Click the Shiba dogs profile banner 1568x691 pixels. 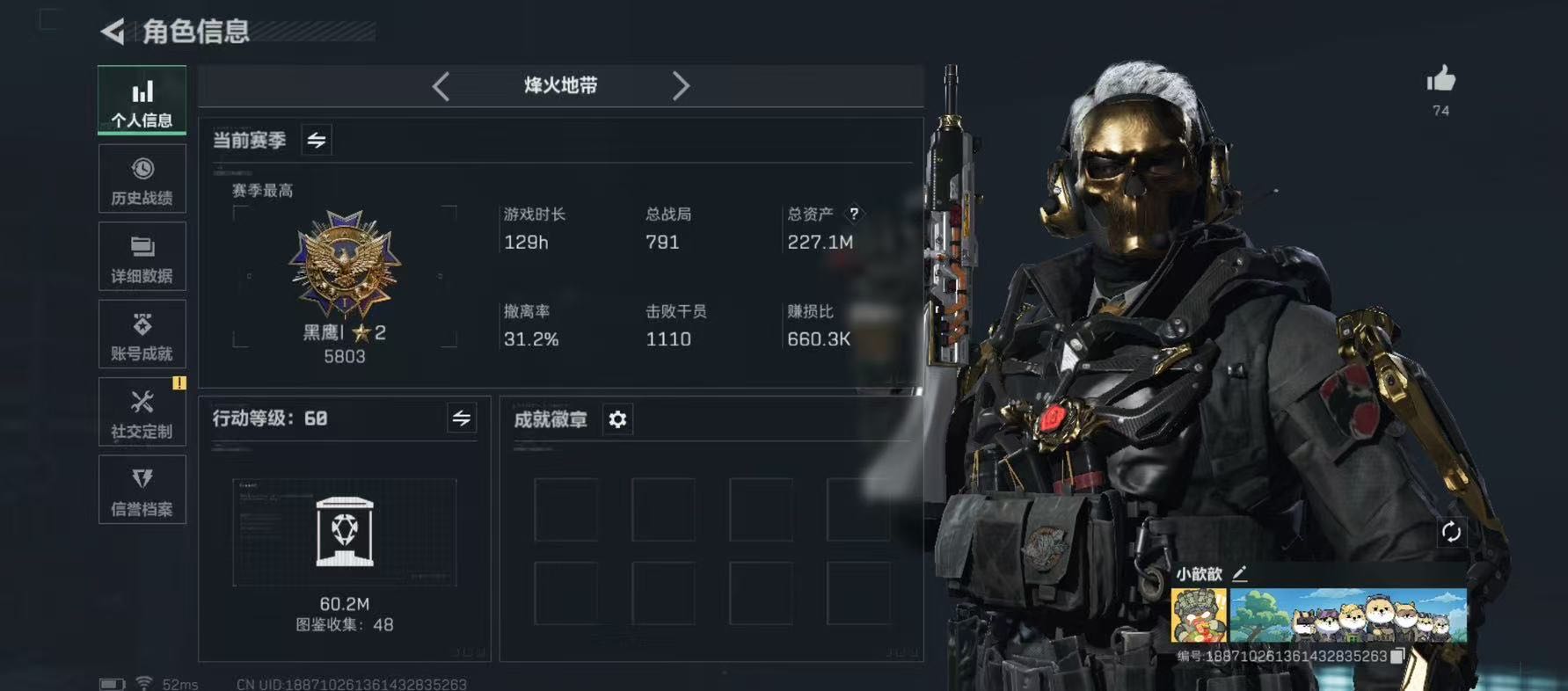click(1347, 615)
